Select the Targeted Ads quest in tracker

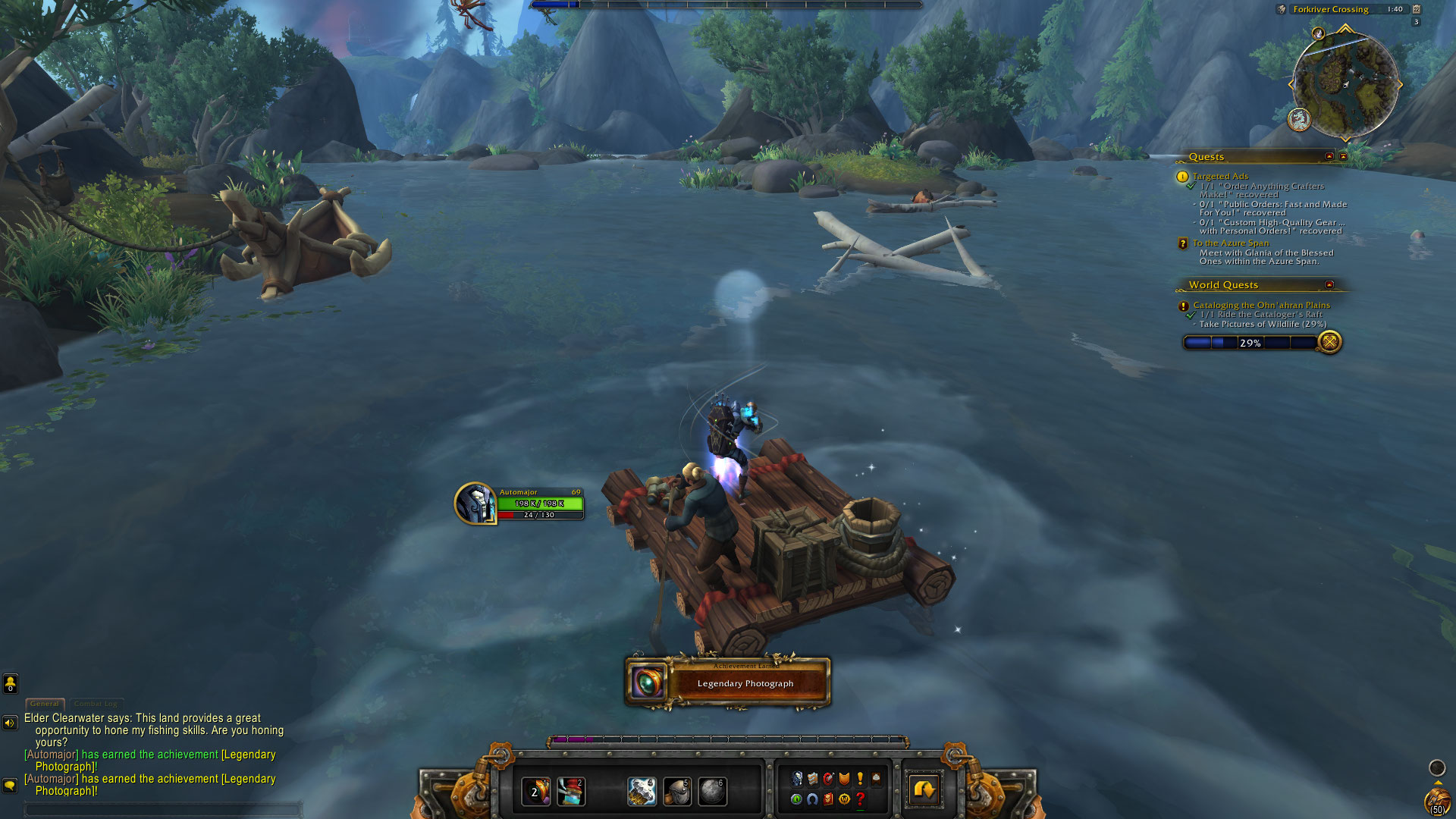point(1220,176)
